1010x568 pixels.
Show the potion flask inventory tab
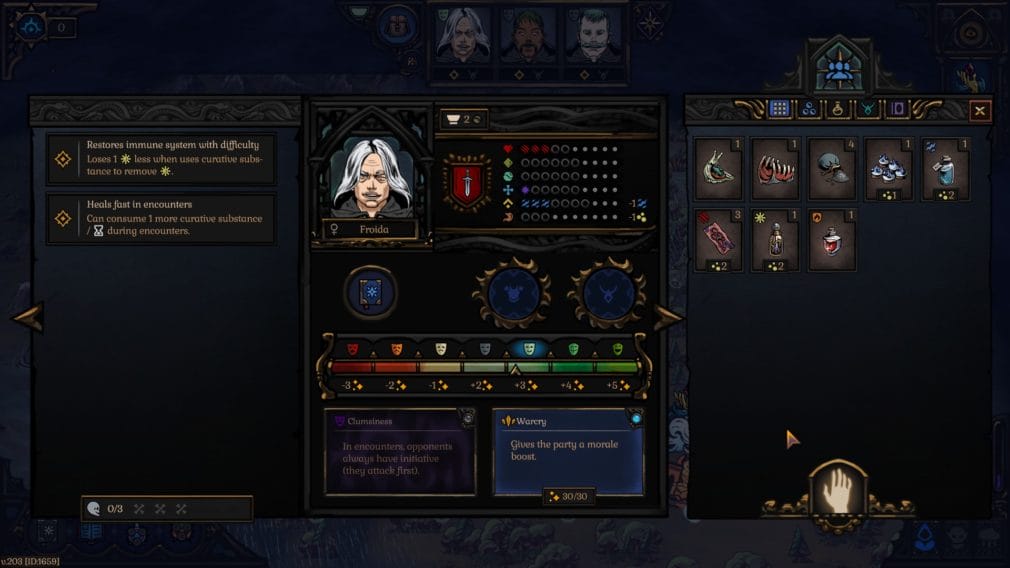click(x=838, y=109)
